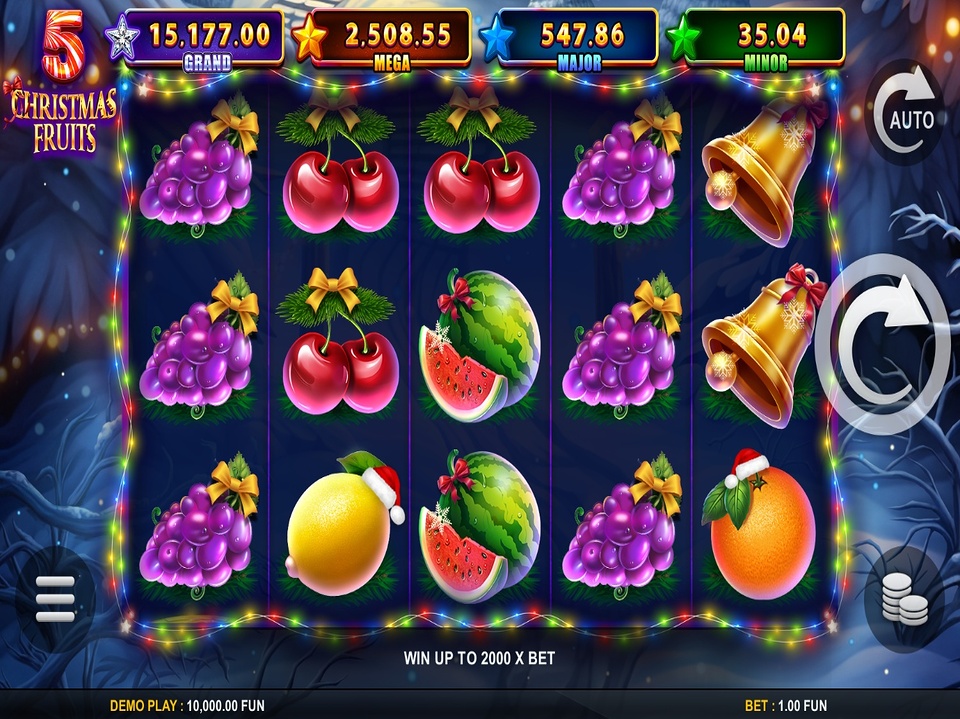This screenshot has width=960, height=719.
Task: Activate the AUTO spin button
Action: click(x=905, y=118)
